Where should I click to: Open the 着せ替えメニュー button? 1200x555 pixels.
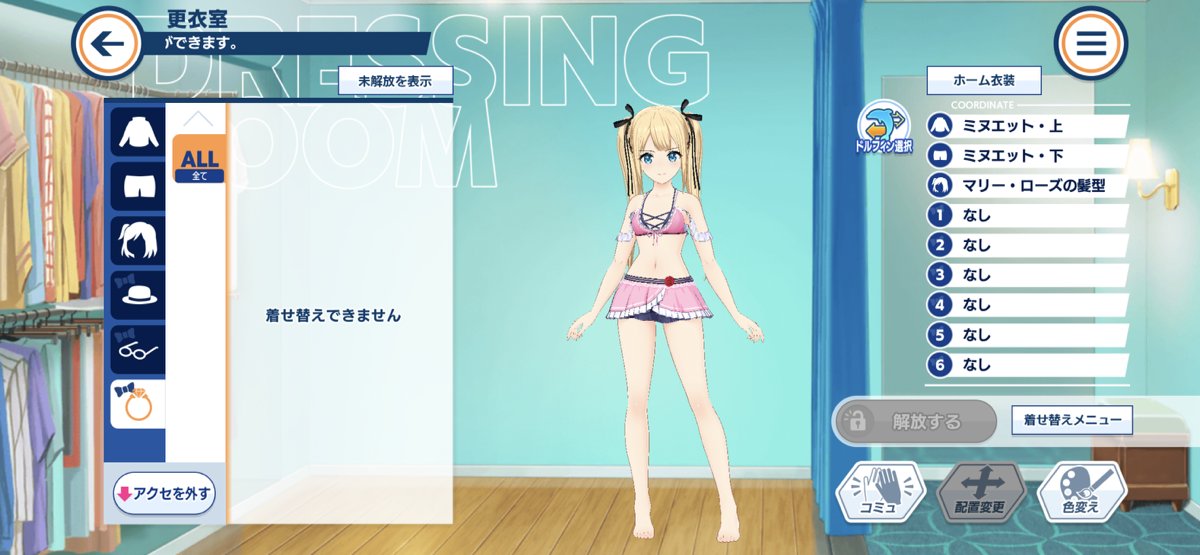tap(1072, 420)
